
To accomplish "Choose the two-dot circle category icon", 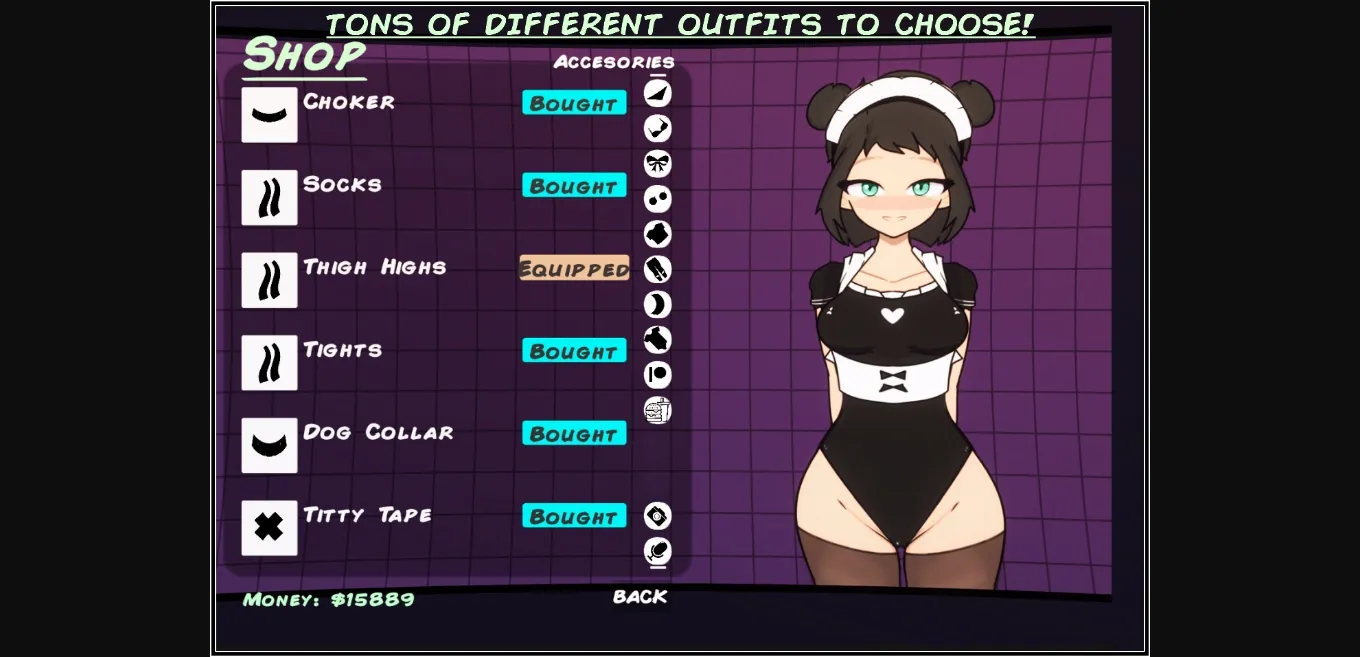I will pos(657,199).
